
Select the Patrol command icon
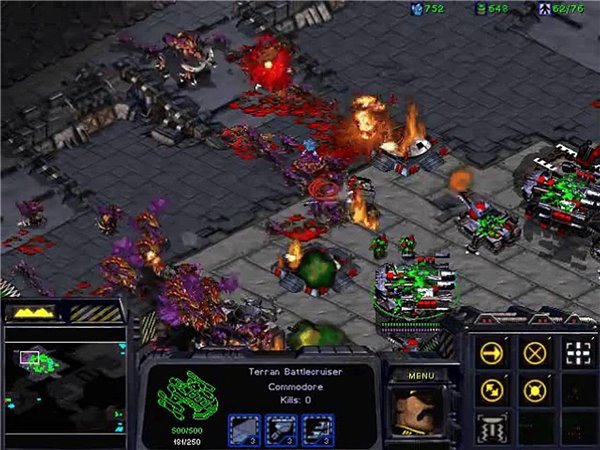[x=491, y=390]
